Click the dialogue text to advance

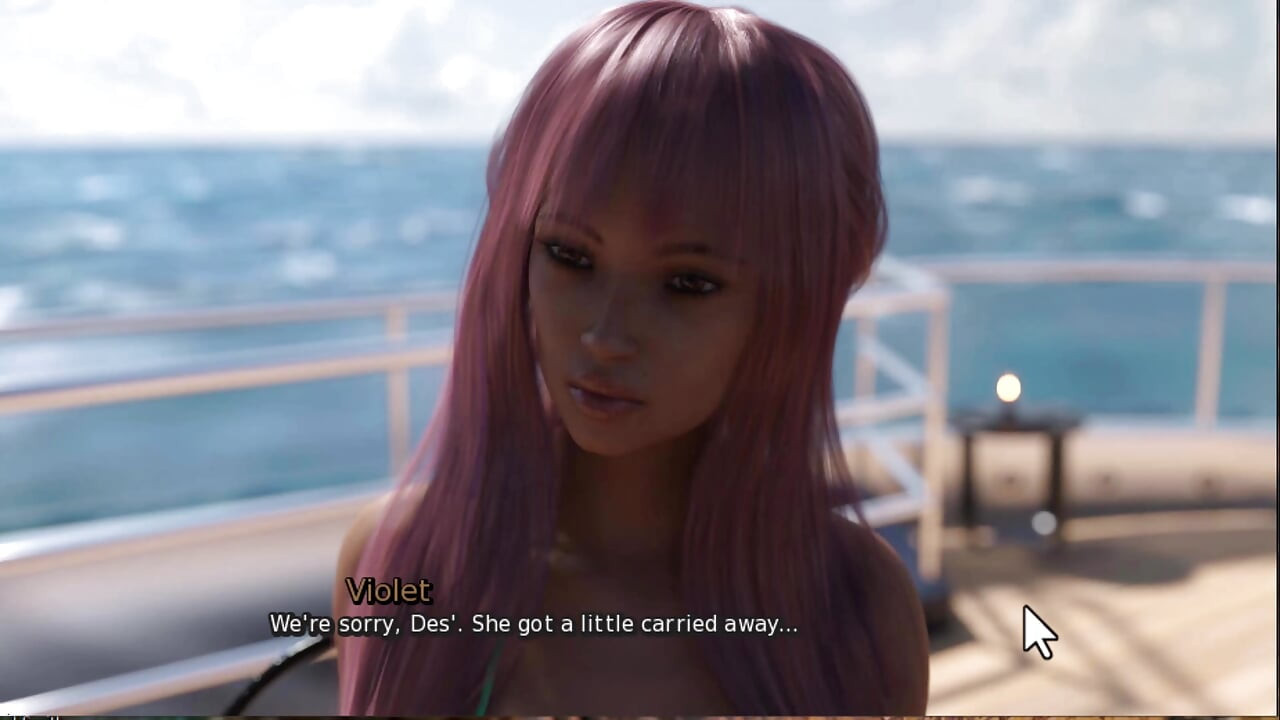(533, 623)
